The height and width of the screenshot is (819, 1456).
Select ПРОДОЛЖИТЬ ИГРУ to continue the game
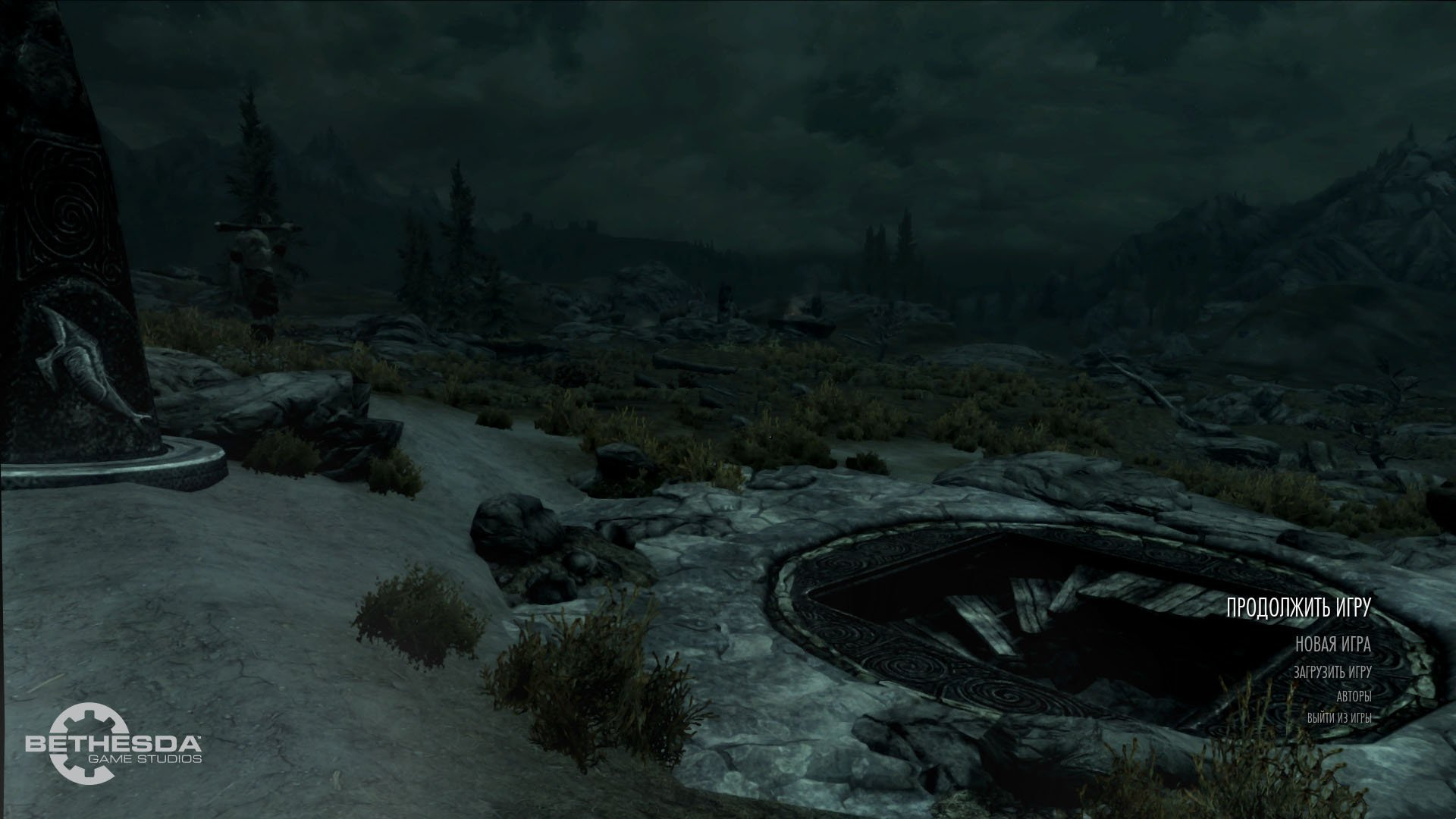tap(1298, 607)
